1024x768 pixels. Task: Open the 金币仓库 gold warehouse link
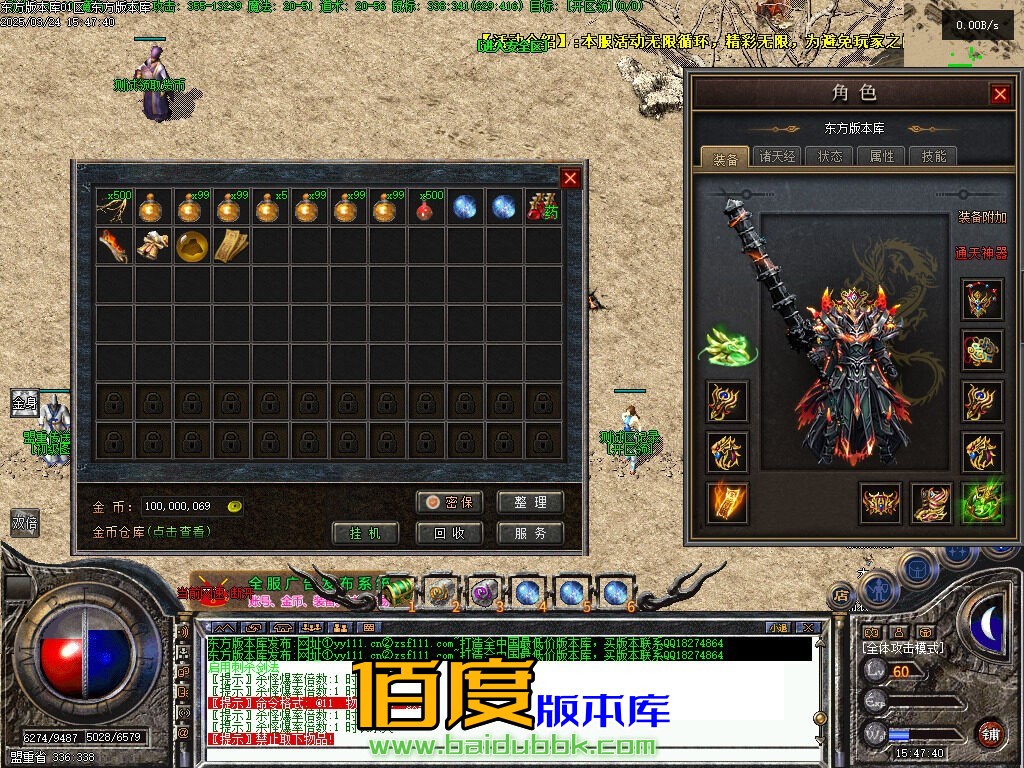(150, 532)
